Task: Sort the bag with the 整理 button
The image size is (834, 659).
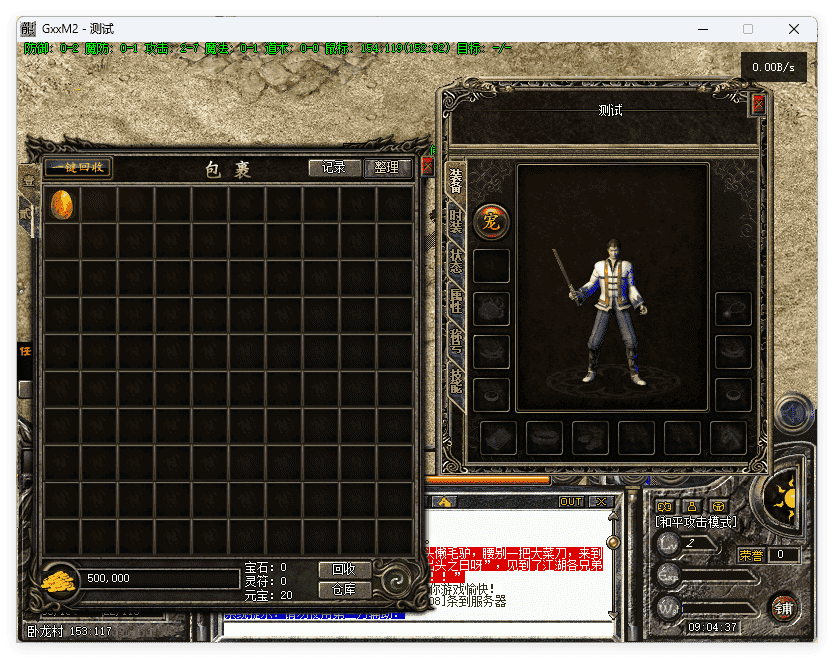Action: (x=387, y=168)
